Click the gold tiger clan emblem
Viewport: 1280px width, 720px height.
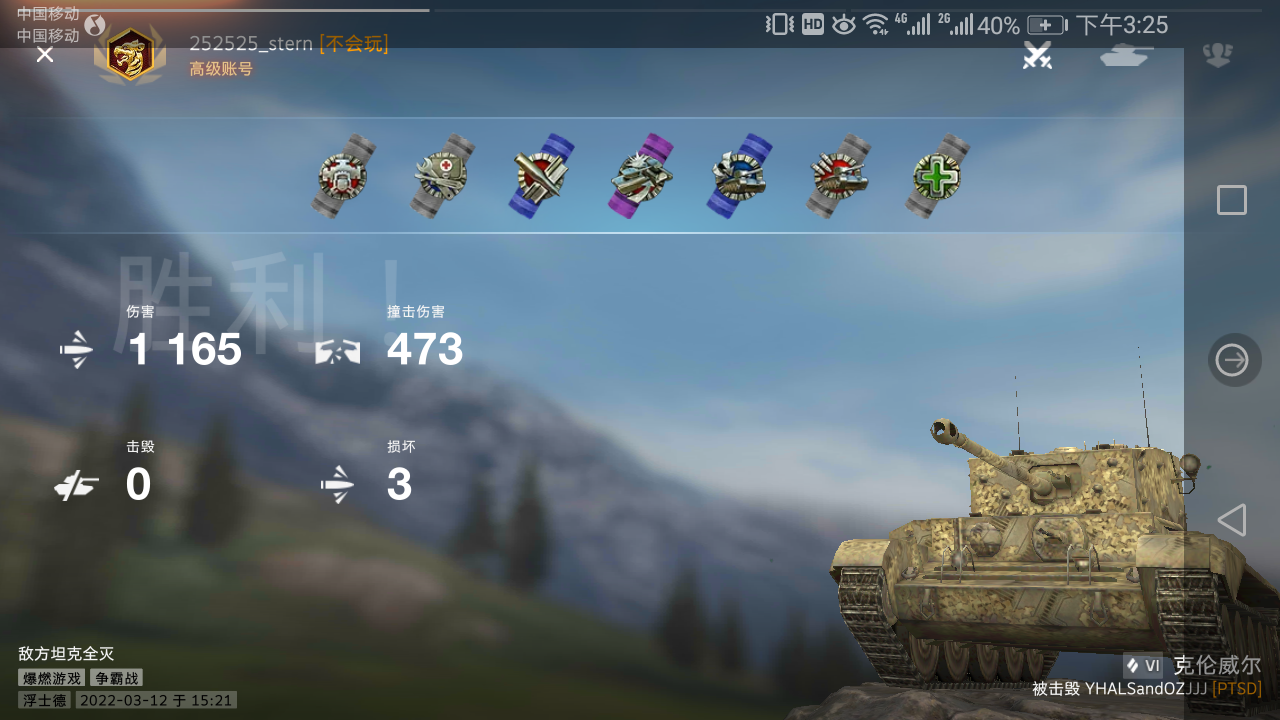pyautogui.click(x=129, y=57)
